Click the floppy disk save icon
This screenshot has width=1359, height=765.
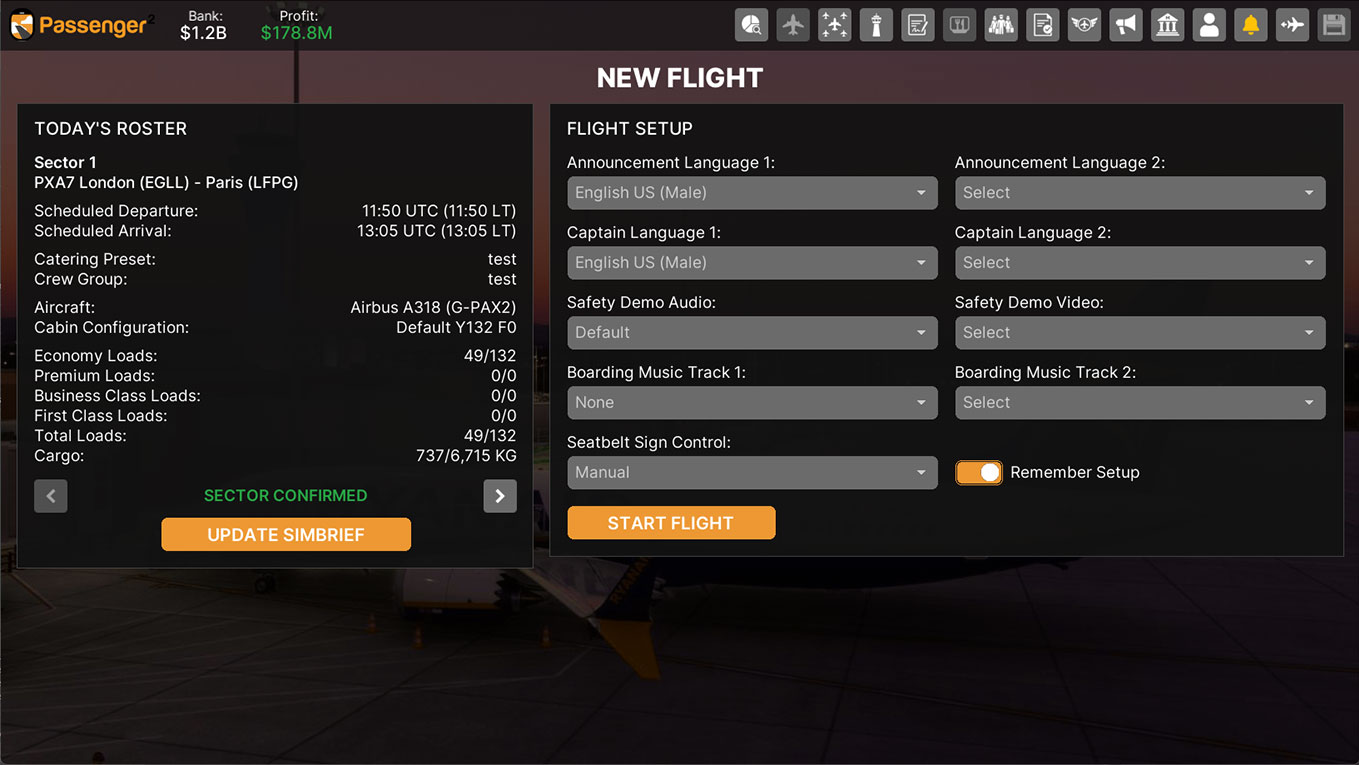[1334, 25]
